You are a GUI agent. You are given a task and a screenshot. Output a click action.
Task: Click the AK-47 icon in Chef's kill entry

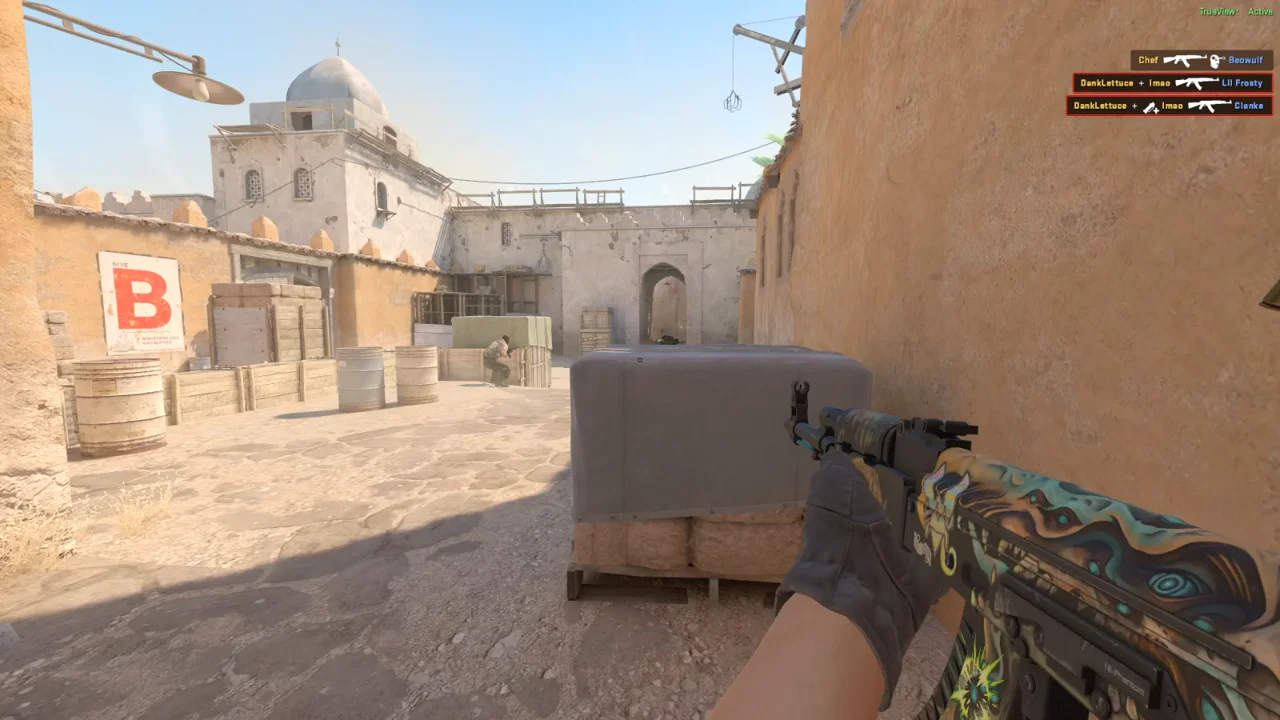click(x=1185, y=60)
